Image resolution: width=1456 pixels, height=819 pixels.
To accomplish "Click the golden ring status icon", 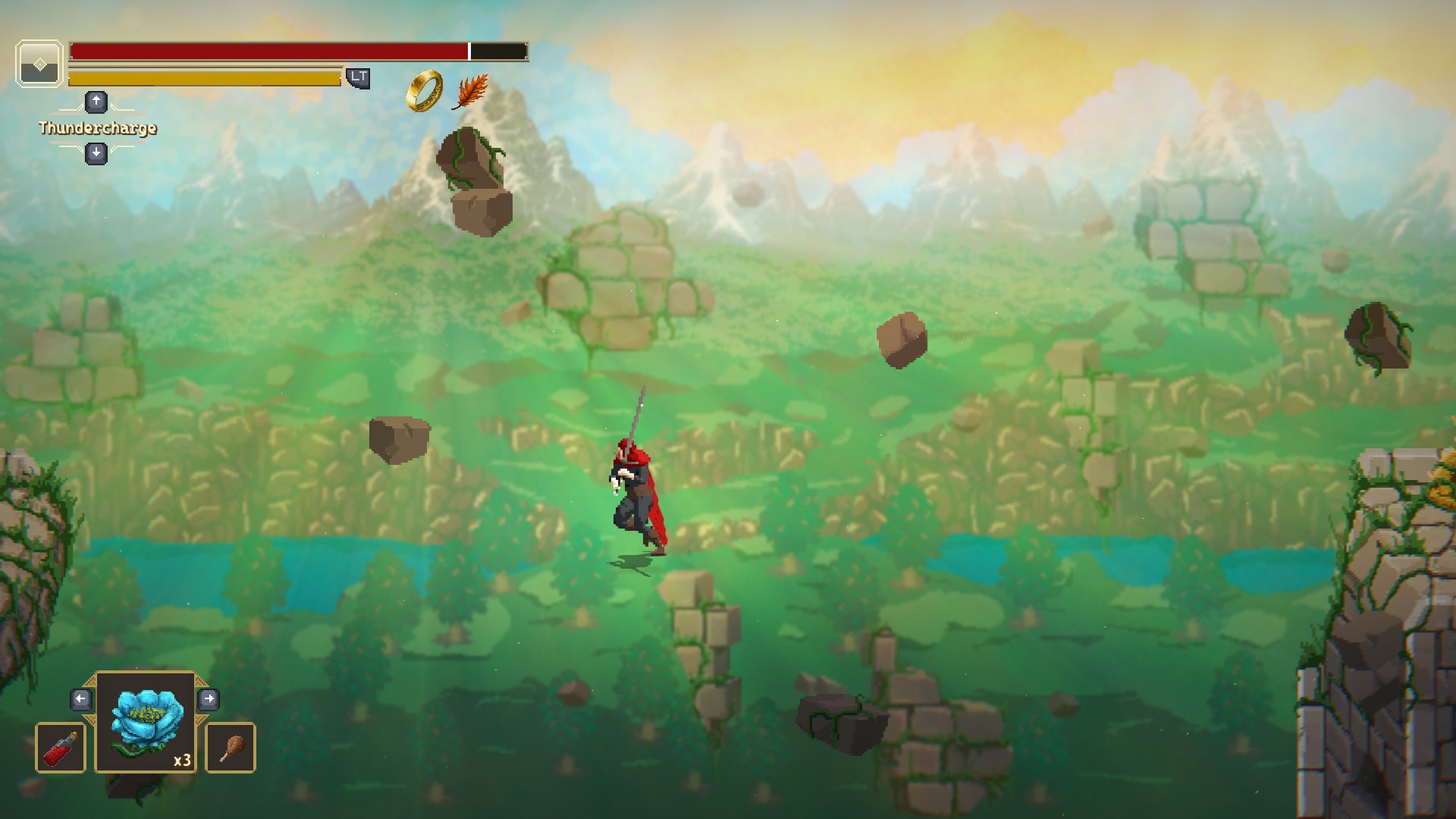I will (424, 91).
